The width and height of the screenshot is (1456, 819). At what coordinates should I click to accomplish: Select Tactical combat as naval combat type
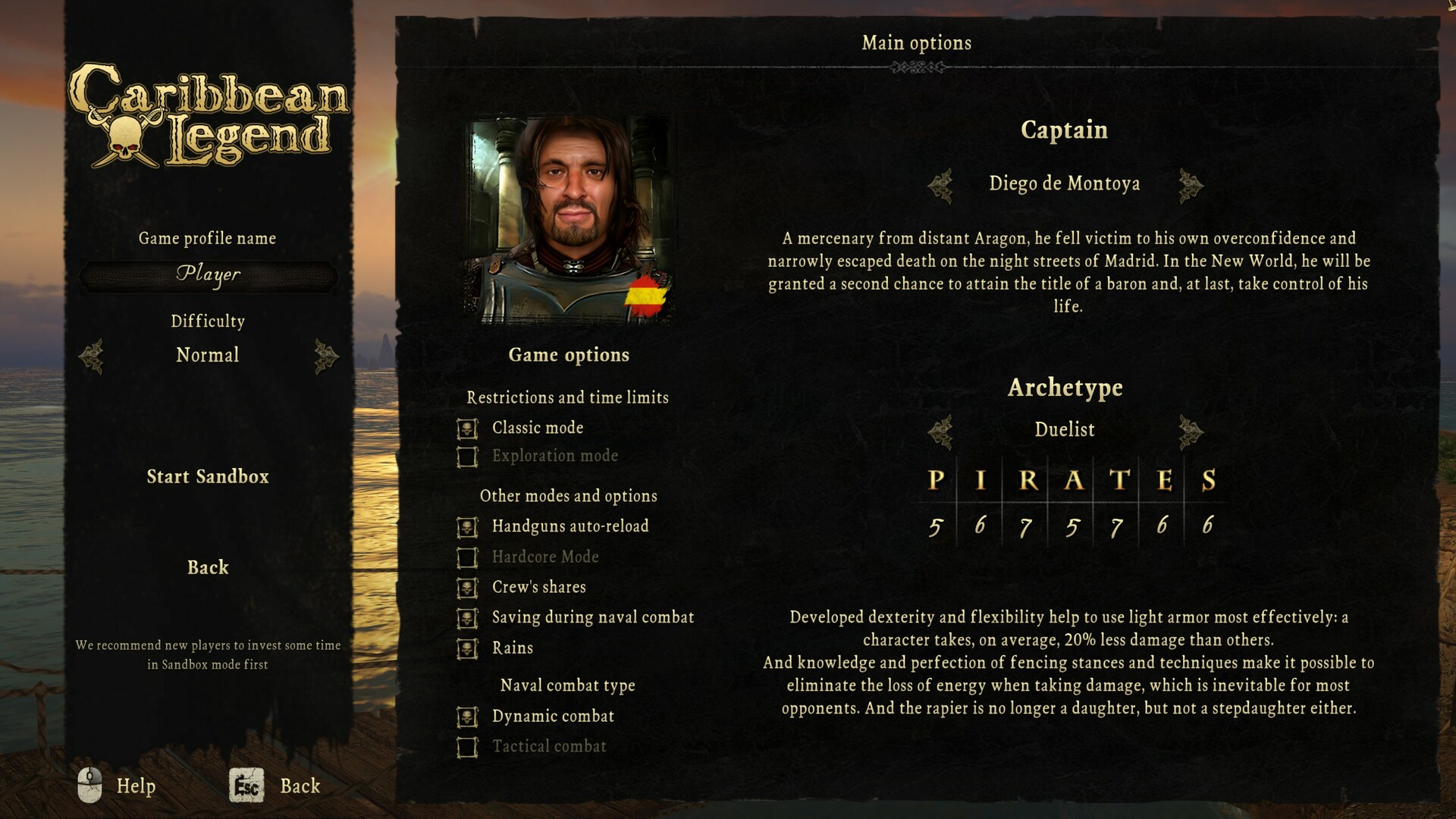(x=469, y=746)
